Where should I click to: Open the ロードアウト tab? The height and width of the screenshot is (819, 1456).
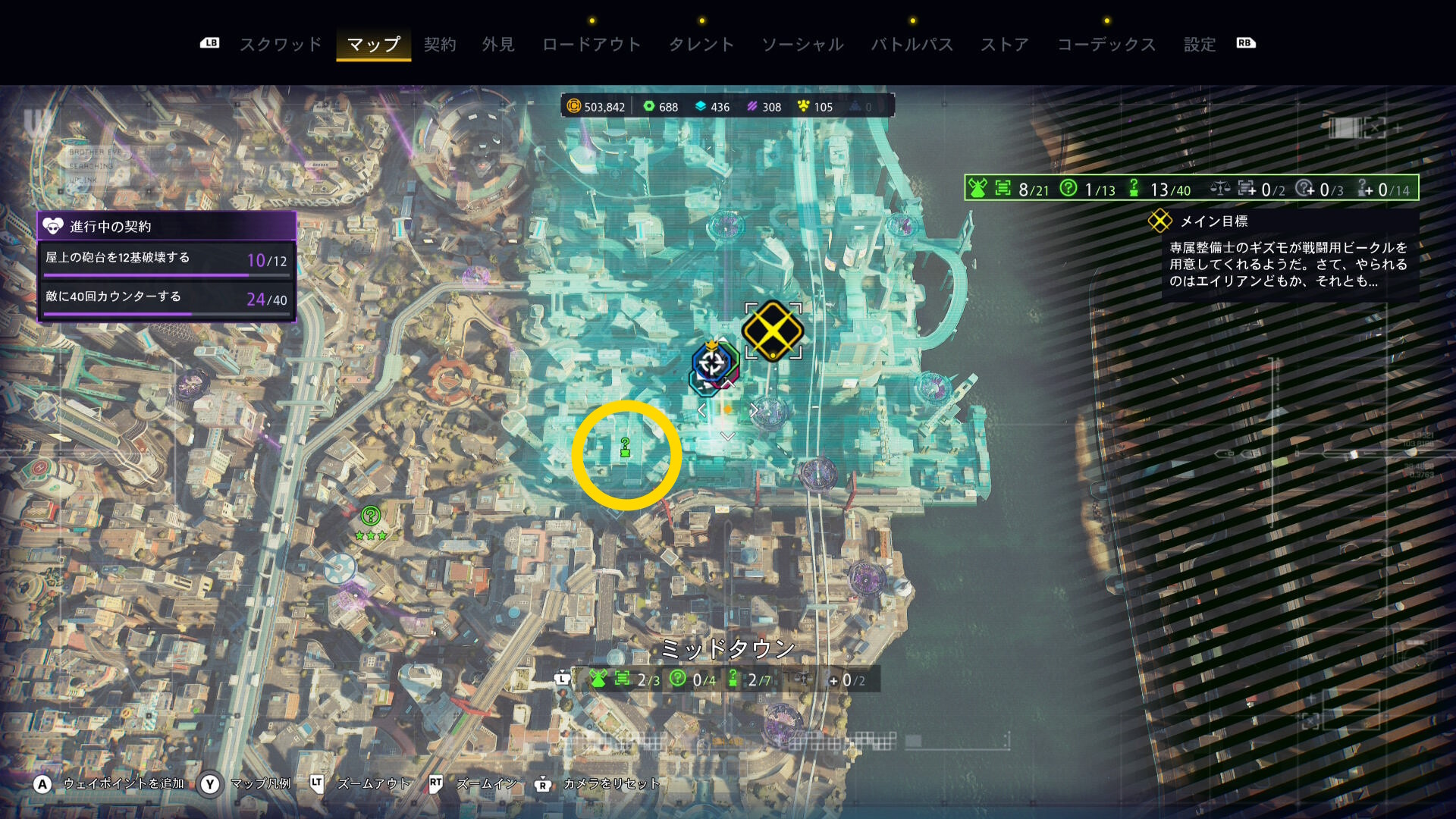pos(591,44)
